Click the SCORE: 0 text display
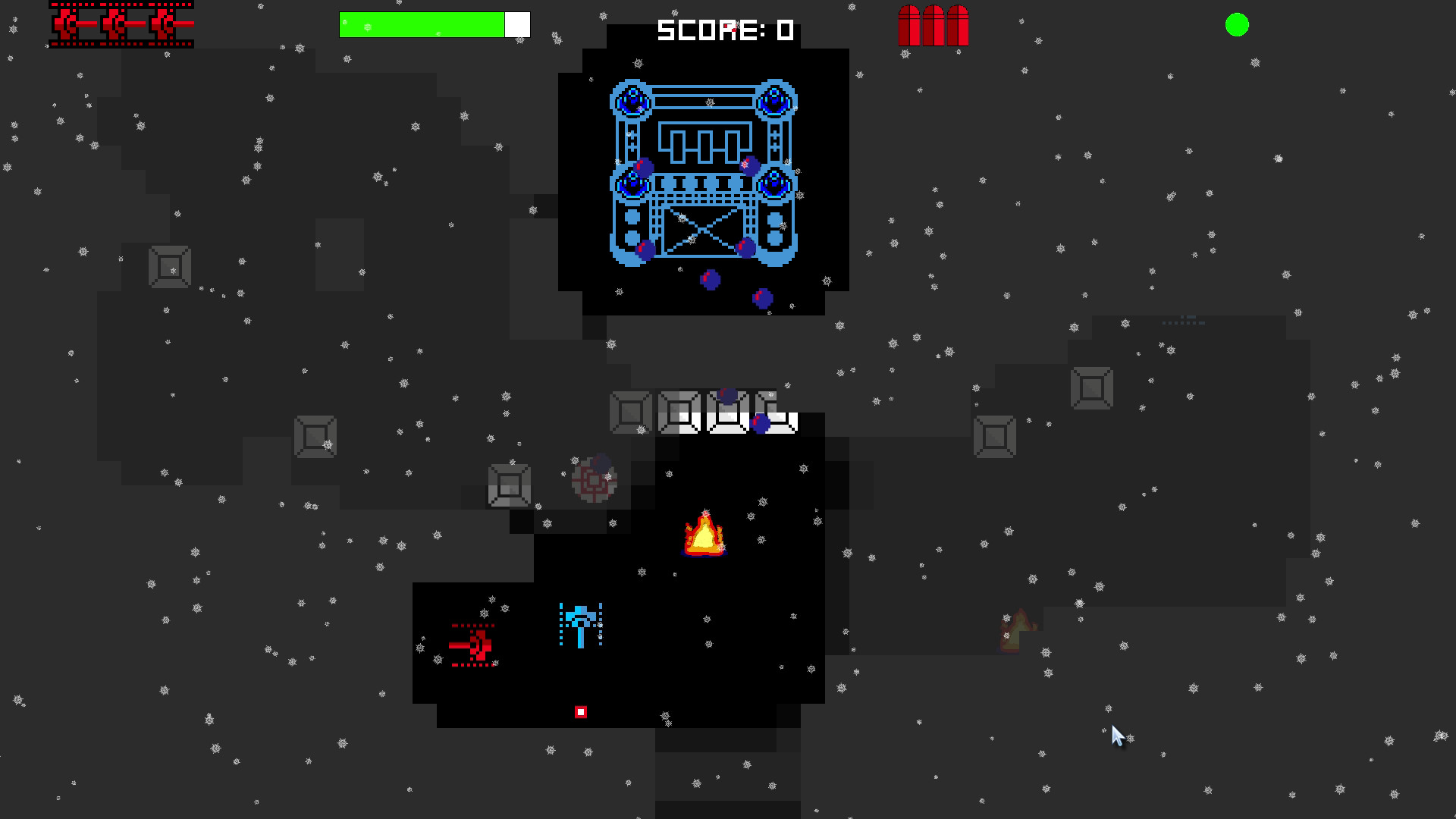 pos(724,30)
